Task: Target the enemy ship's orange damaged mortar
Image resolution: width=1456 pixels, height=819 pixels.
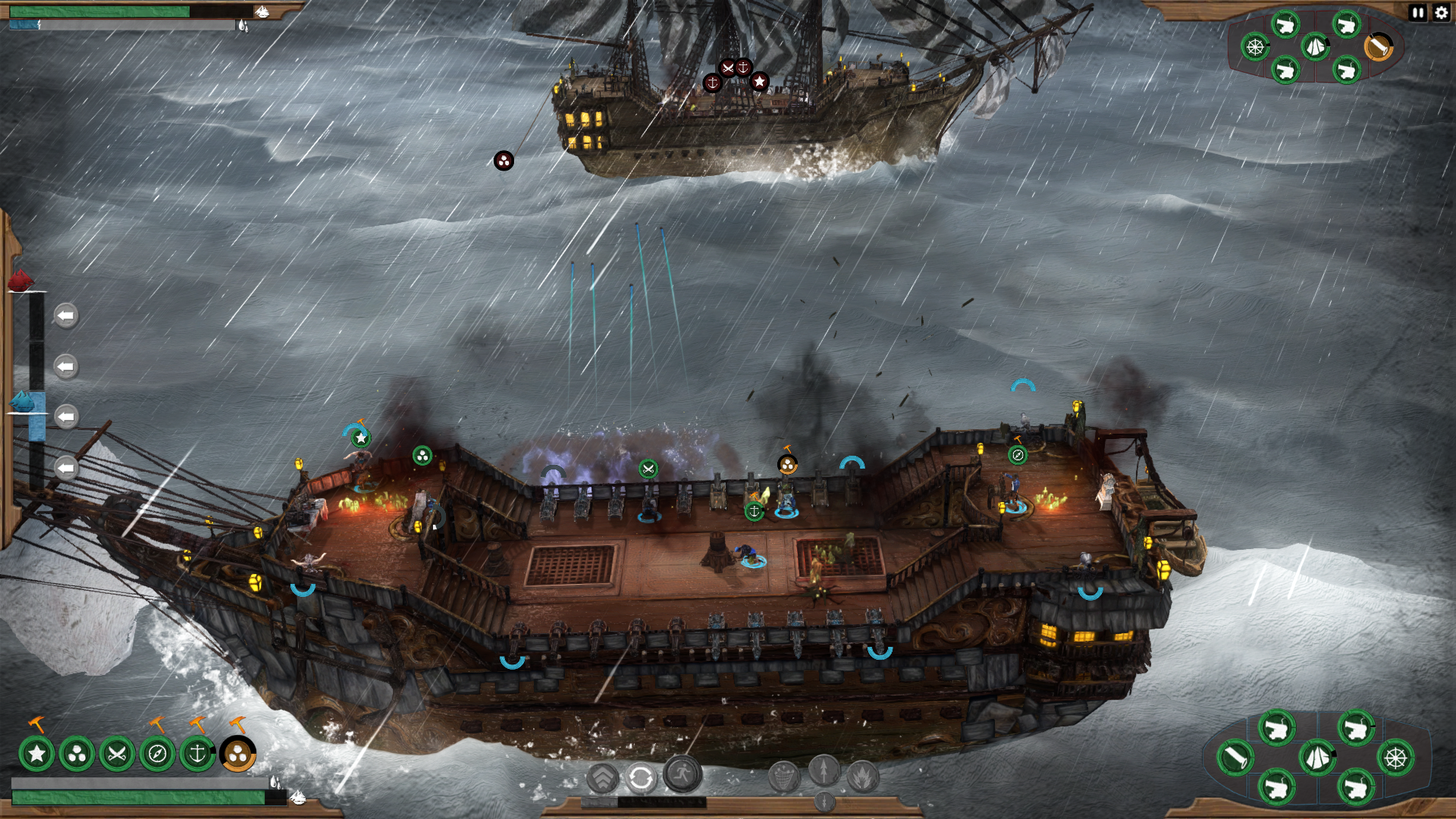Action: pos(1379,47)
